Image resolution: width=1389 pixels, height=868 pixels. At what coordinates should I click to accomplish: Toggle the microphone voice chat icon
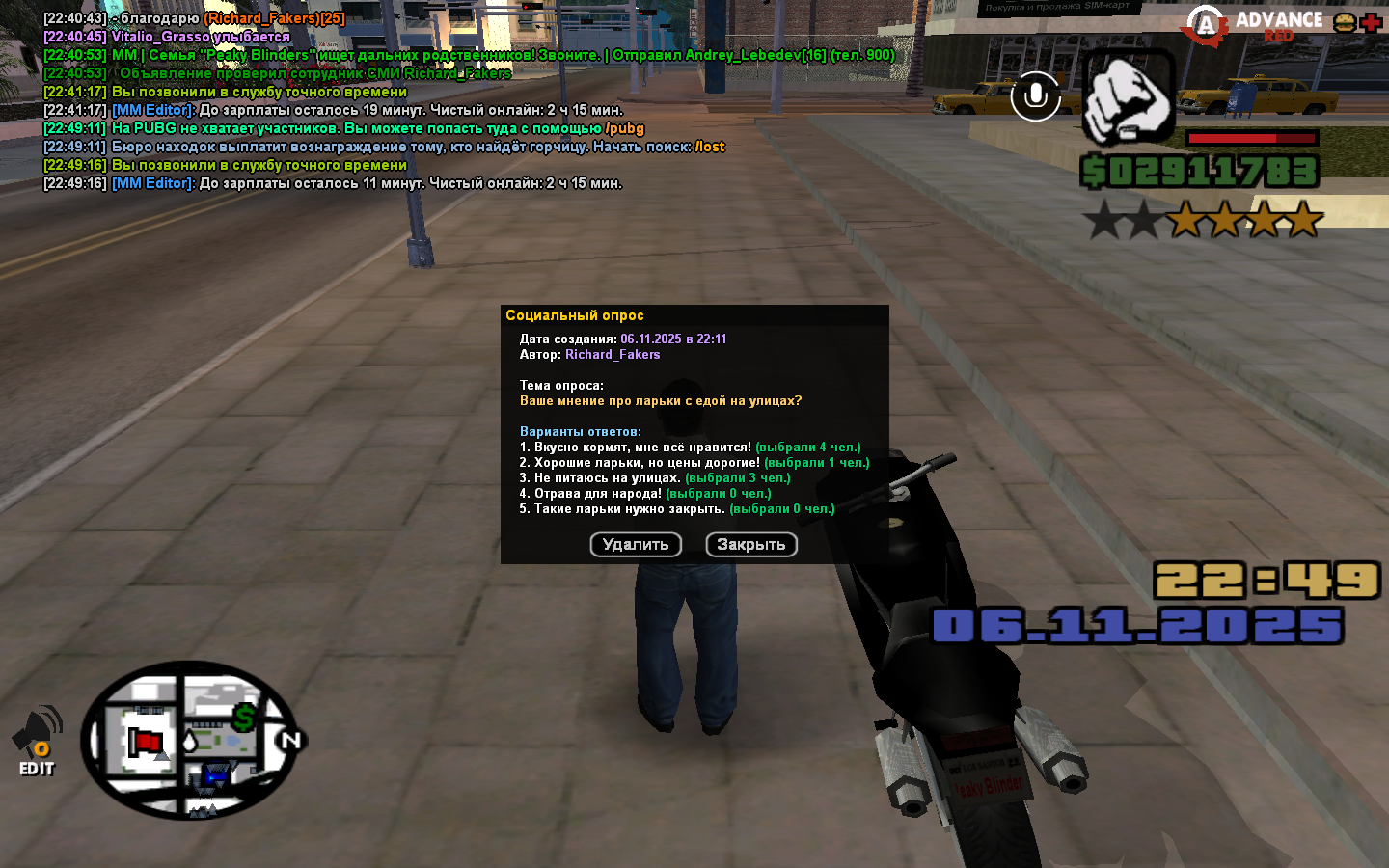[x=1036, y=96]
